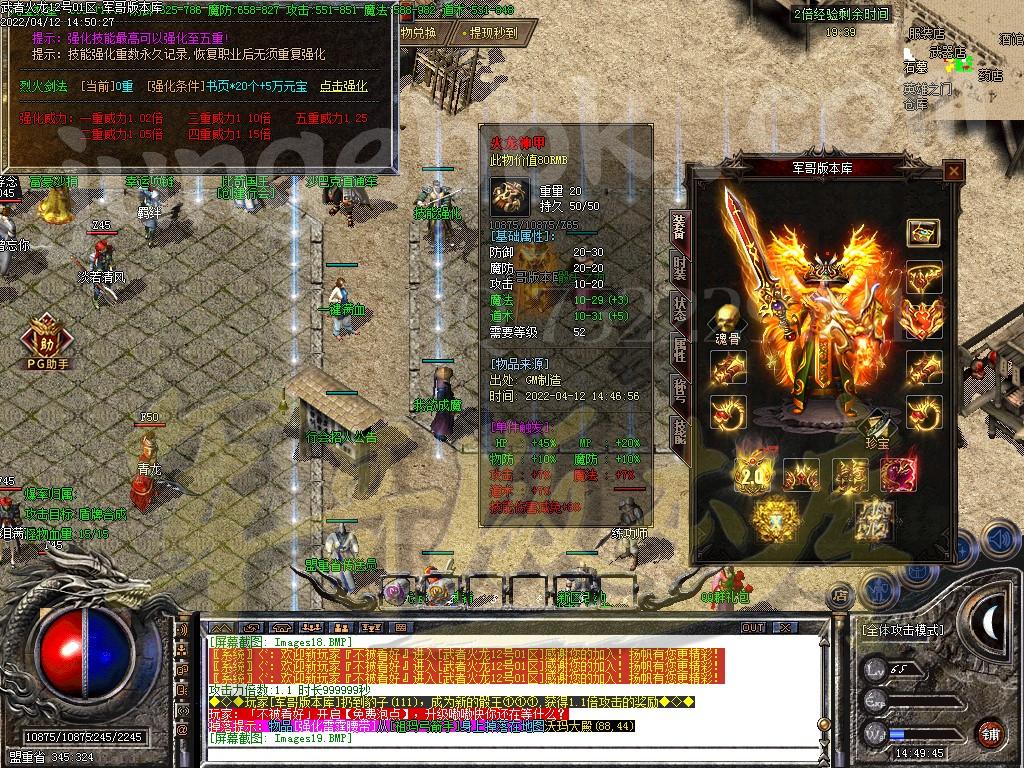Click the 提现秒到 button
This screenshot has width=1024, height=768.
pyautogui.click(x=493, y=33)
